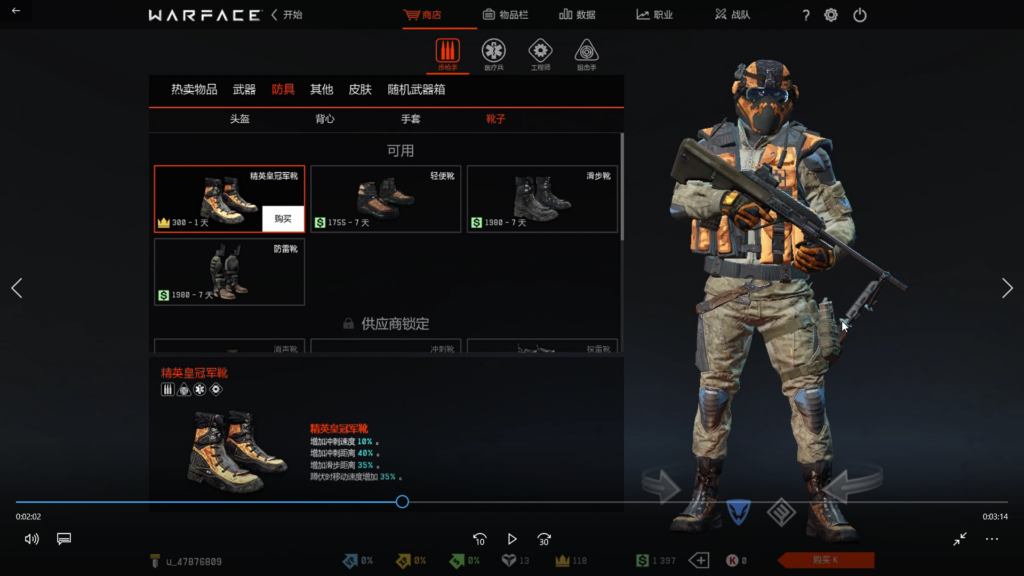
Task: Select the 武器 weapons category
Action: click(x=244, y=90)
